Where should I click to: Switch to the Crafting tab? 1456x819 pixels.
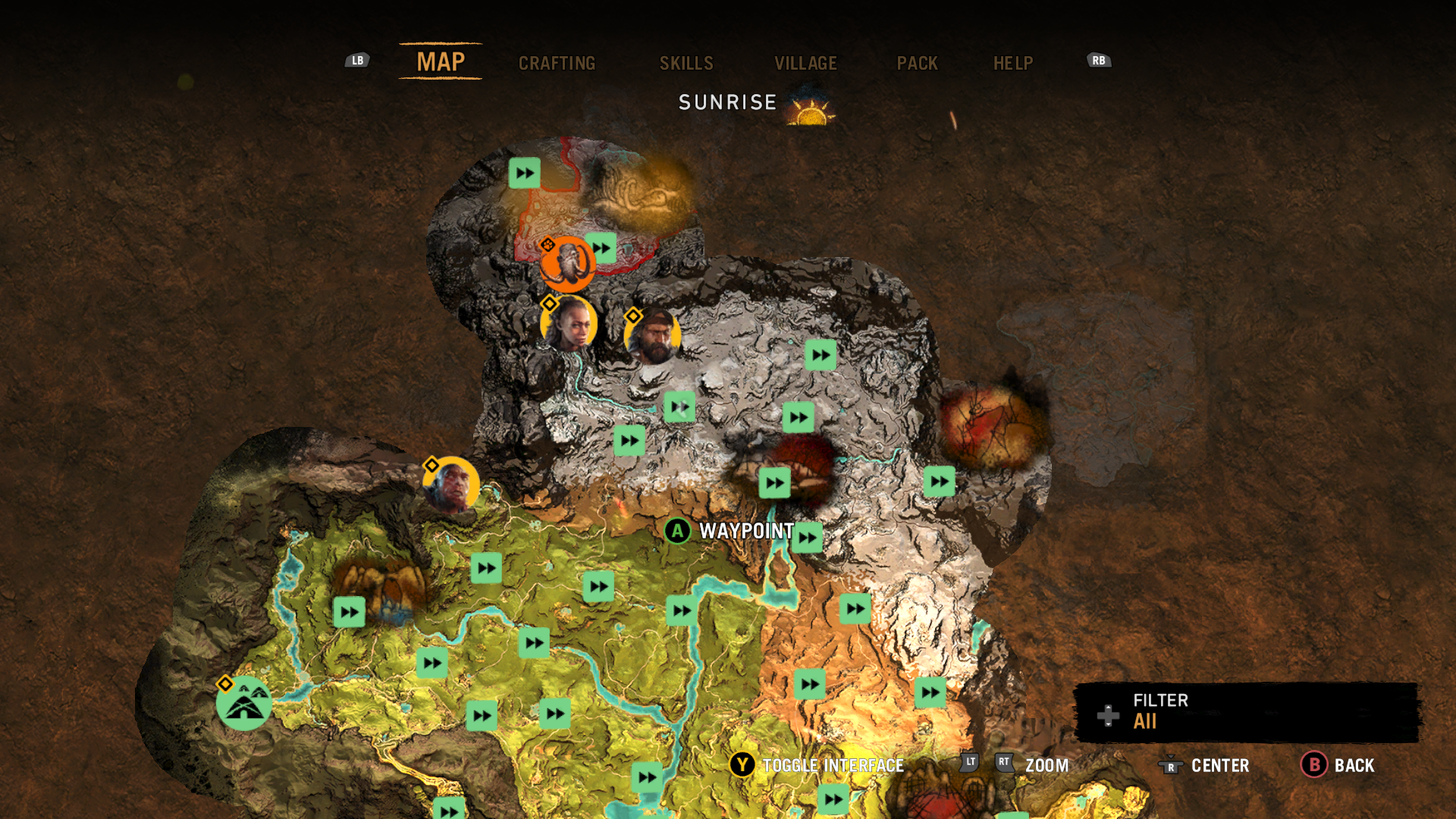[557, 63]
